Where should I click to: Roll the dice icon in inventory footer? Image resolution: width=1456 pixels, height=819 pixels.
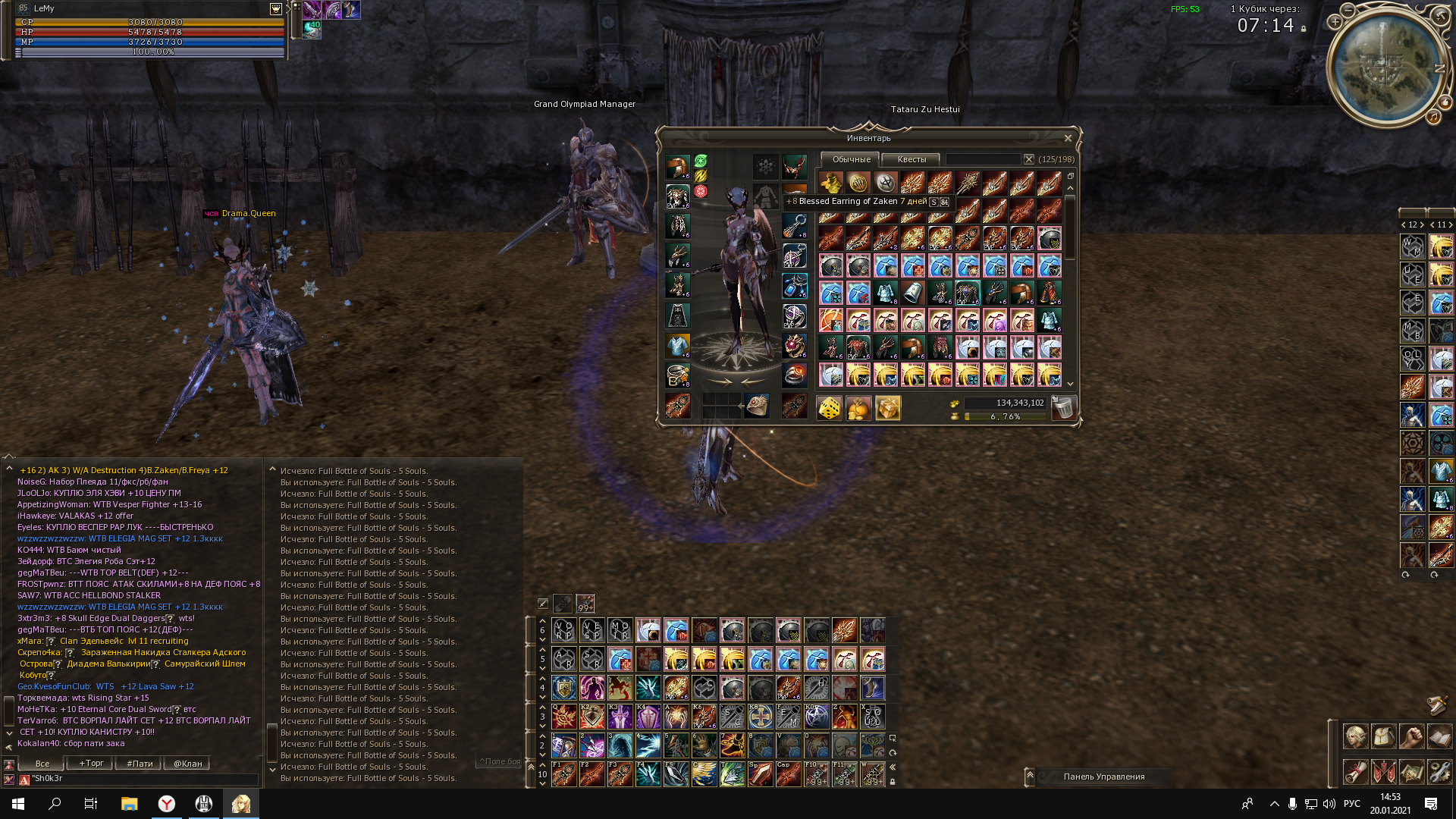point(829,407)
